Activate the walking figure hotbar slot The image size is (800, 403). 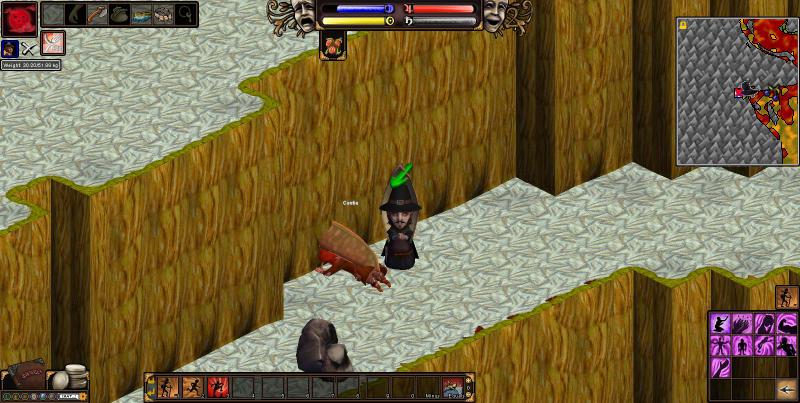pyautogui.click(x=167, y=387)
